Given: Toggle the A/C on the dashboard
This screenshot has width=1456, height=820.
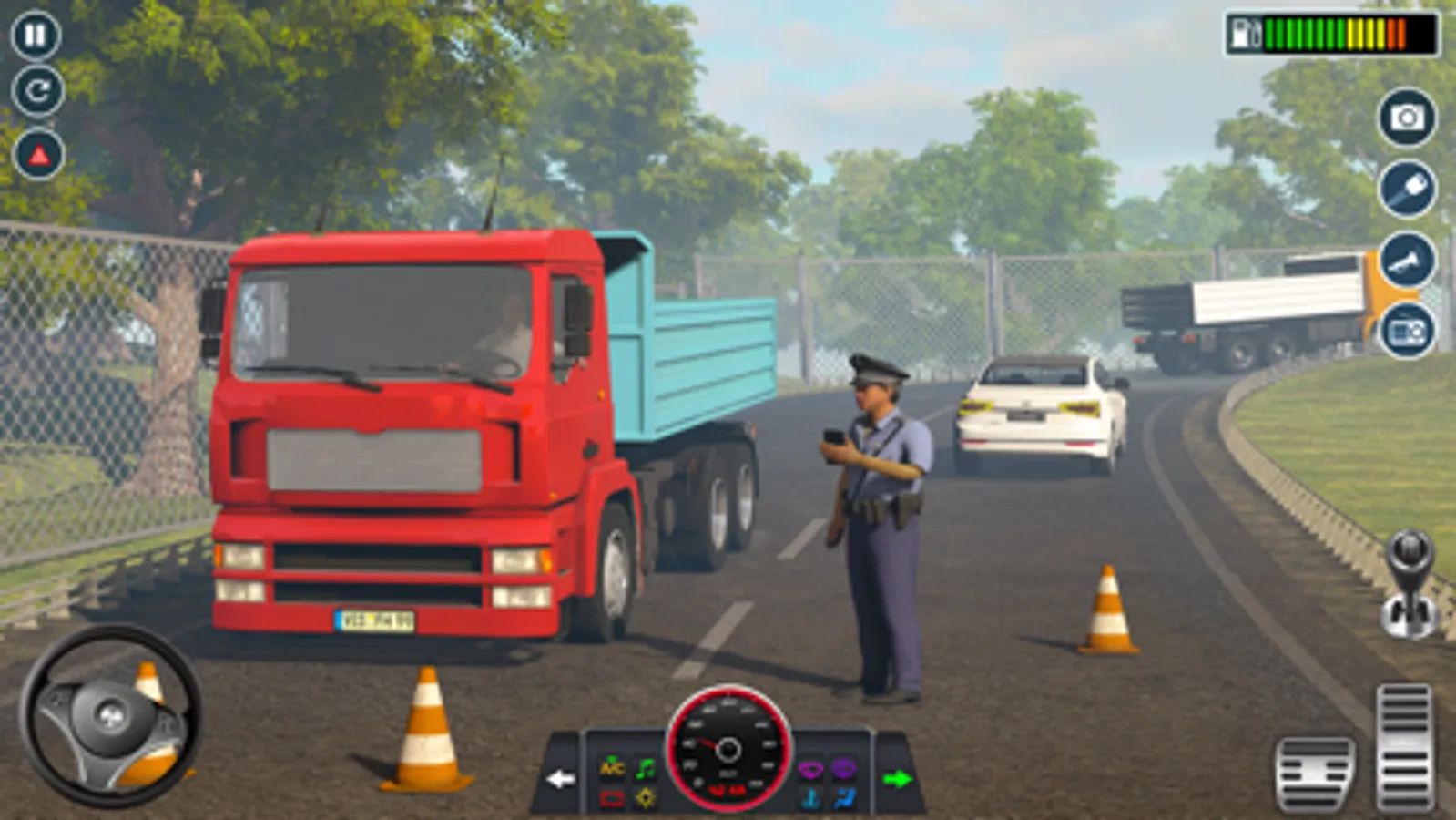Looking at the screenshot, I should pyautogui.click(x=612, y=768).
